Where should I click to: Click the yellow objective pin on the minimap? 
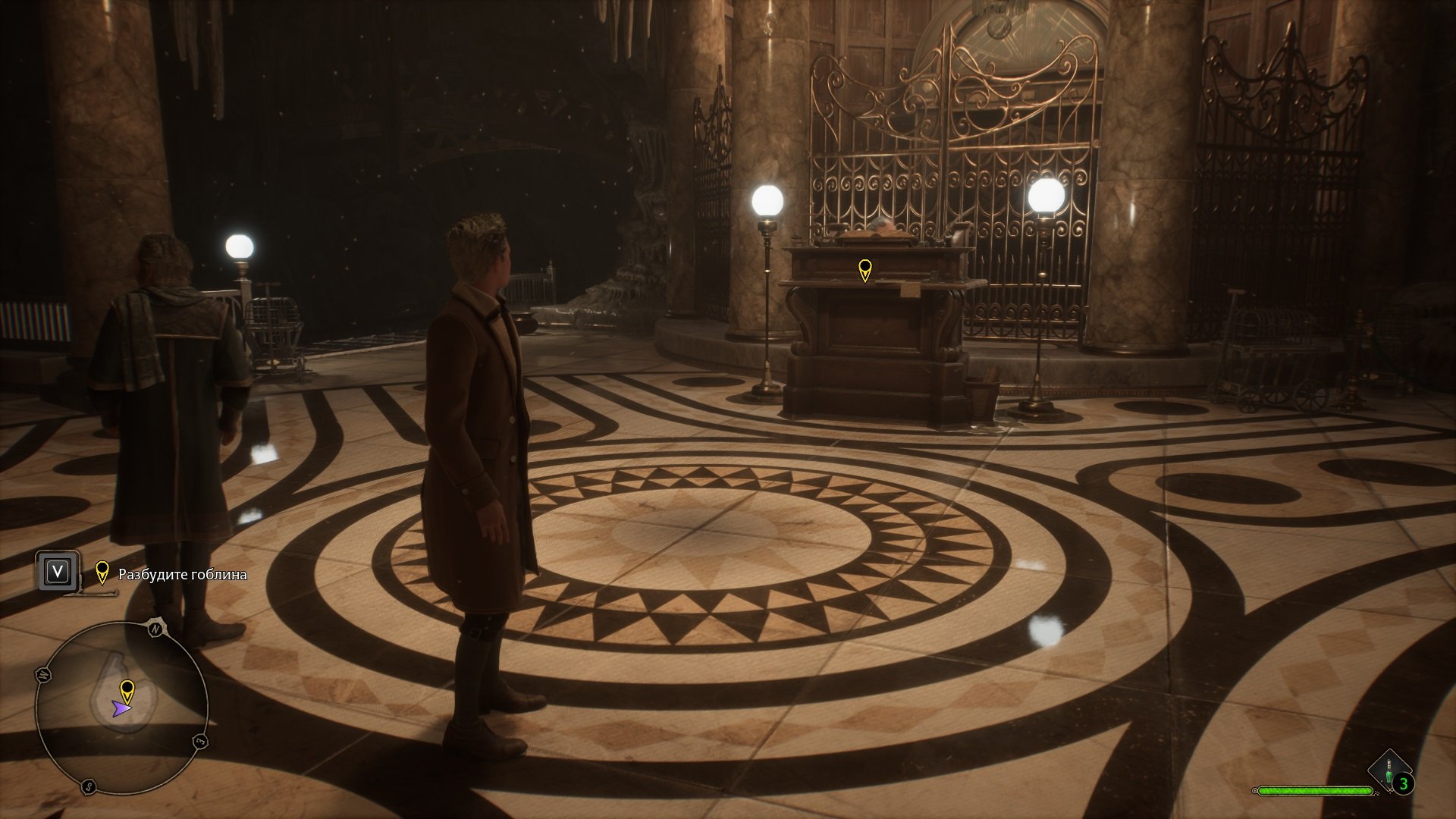(x=127, y=690)
